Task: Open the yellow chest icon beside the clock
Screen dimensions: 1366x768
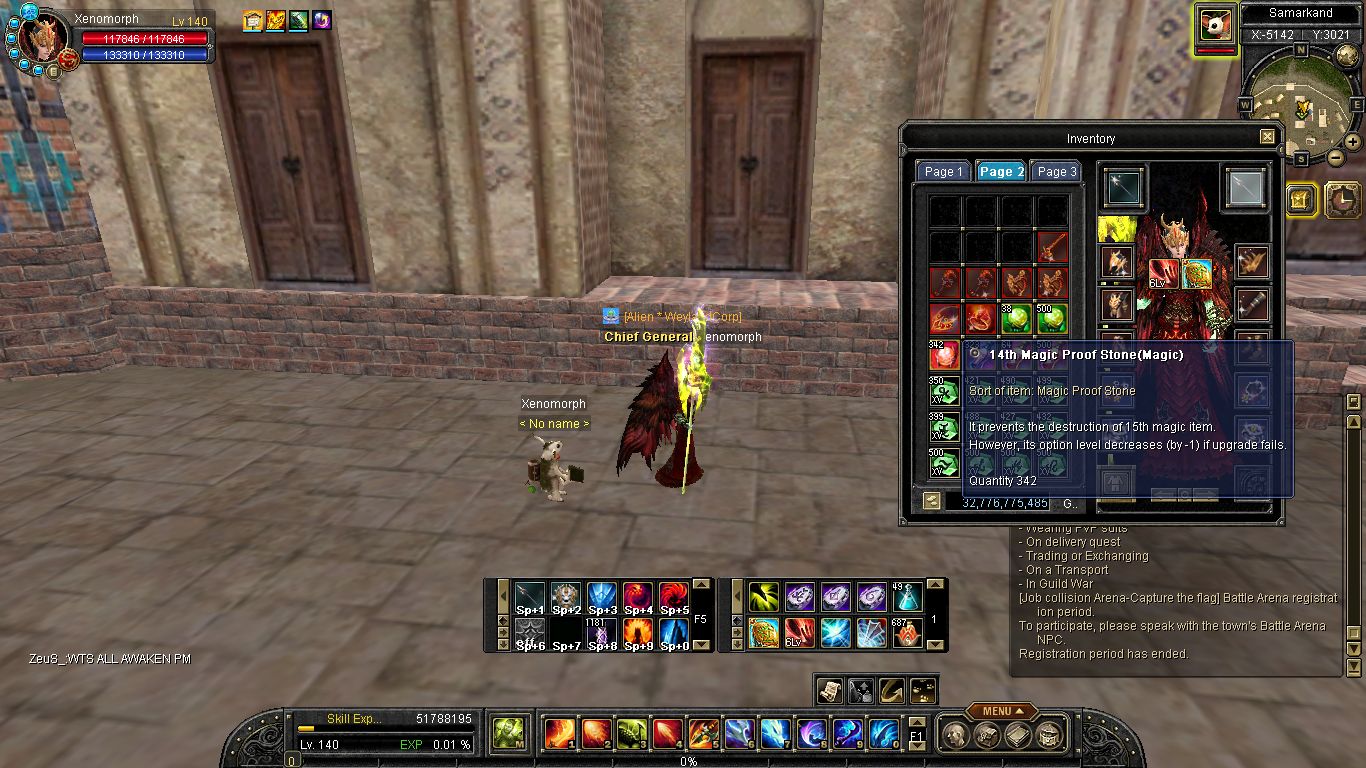Action: click(x=1300, y=200)
